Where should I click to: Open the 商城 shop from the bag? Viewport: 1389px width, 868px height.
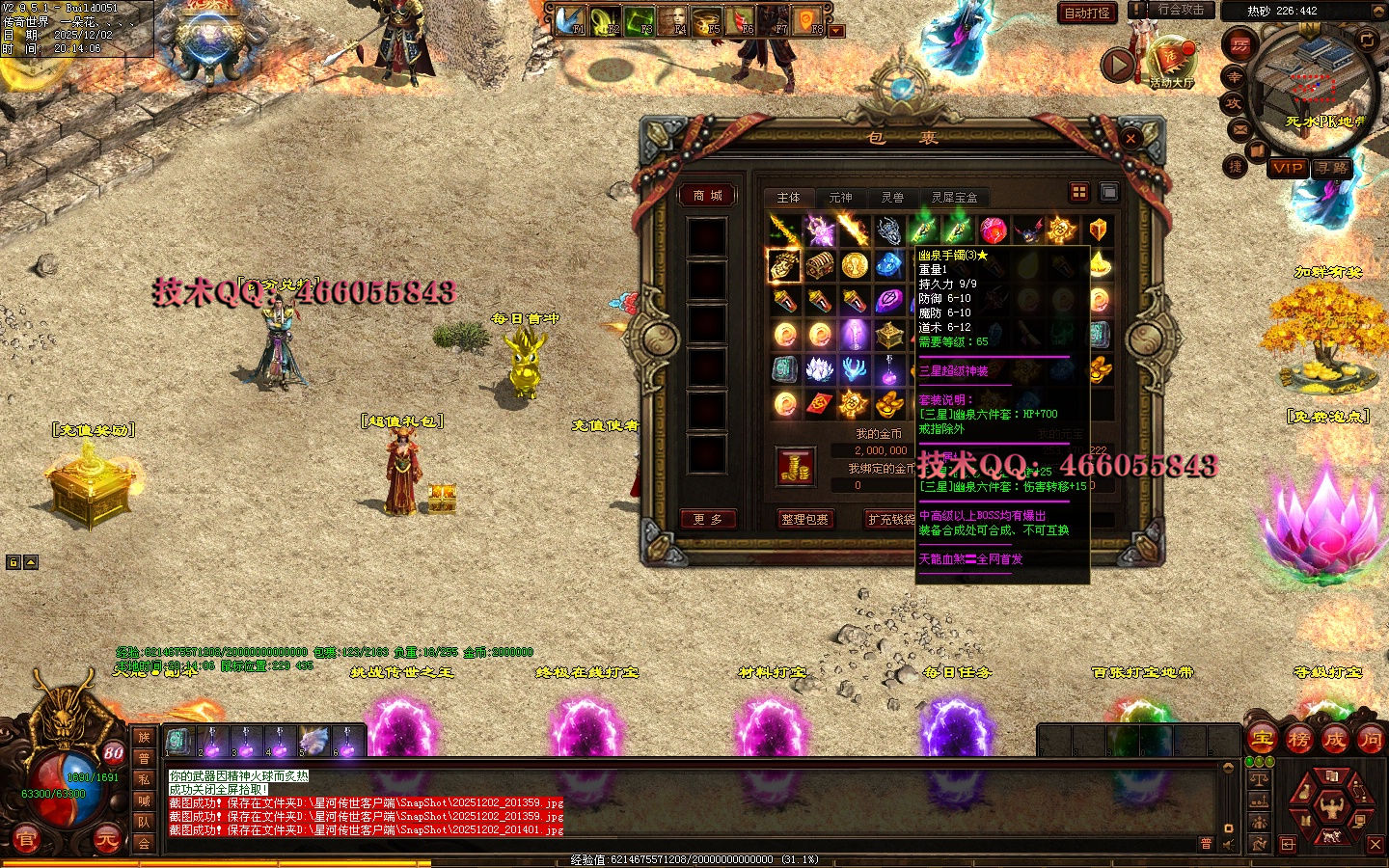coord(707,196)
